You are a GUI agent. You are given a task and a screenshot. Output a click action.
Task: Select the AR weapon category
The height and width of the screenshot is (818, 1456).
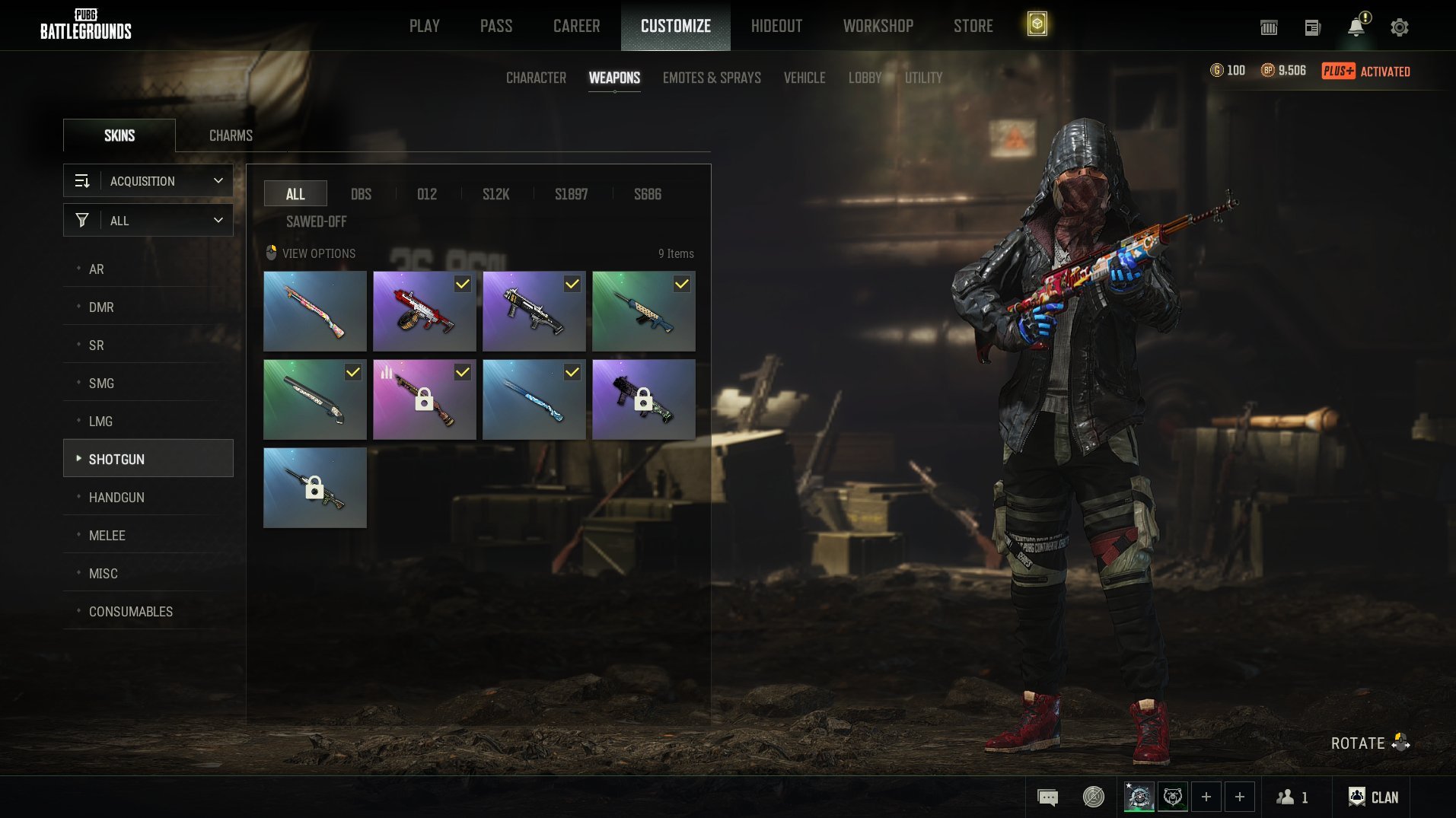click(x=97, y=269)
